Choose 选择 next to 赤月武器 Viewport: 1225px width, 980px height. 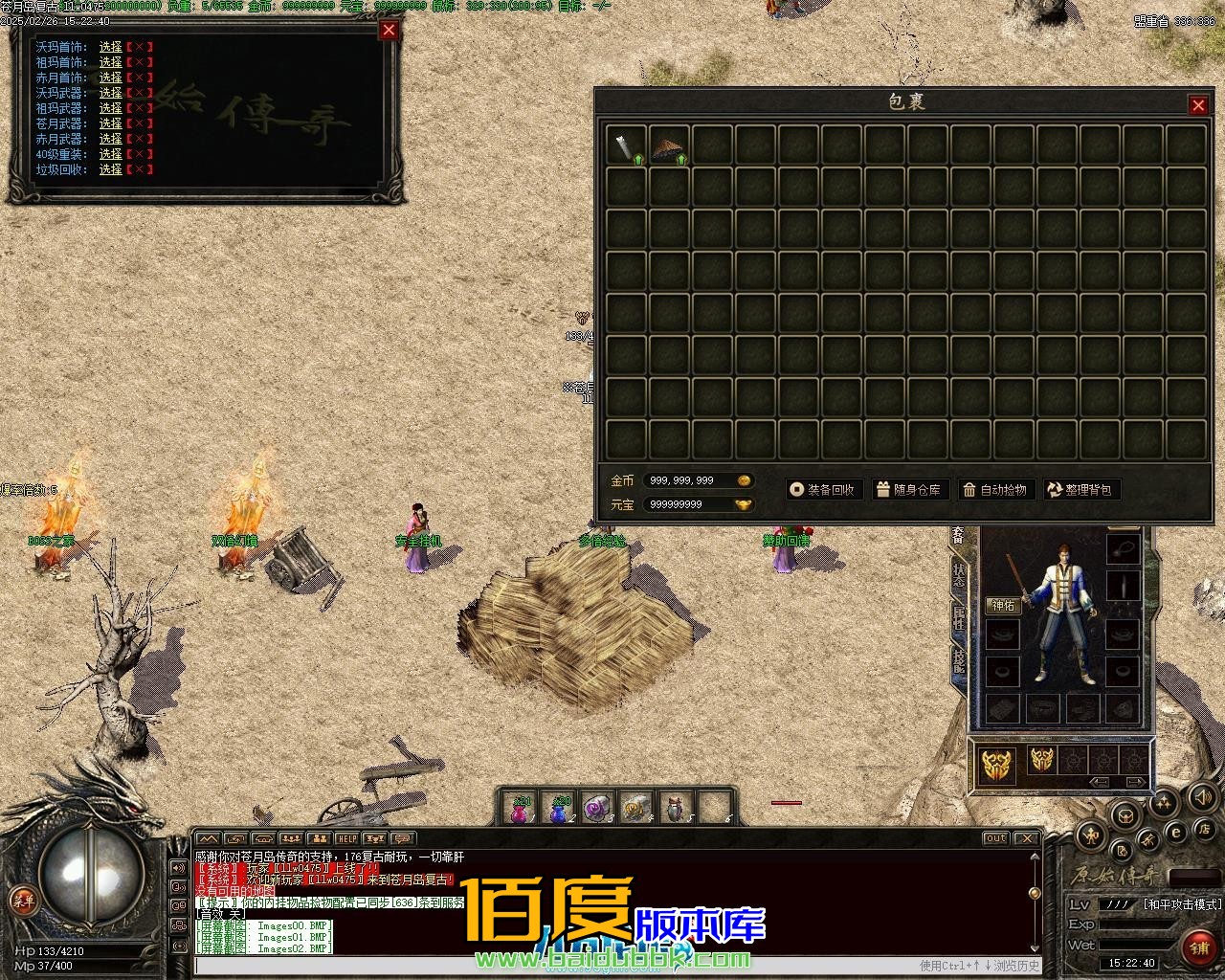[111, 139]
